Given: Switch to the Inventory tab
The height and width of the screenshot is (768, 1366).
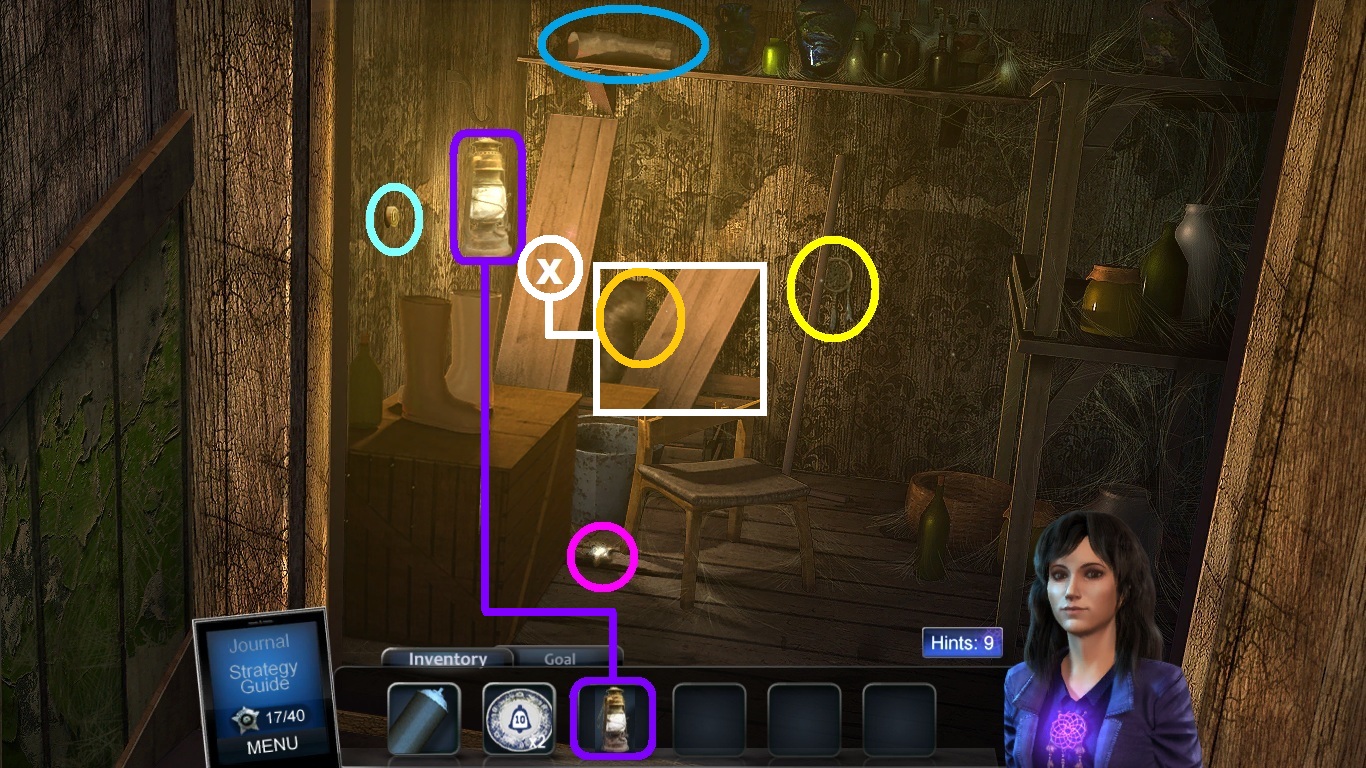Looking at the screenshot, I should click(447, 659).
